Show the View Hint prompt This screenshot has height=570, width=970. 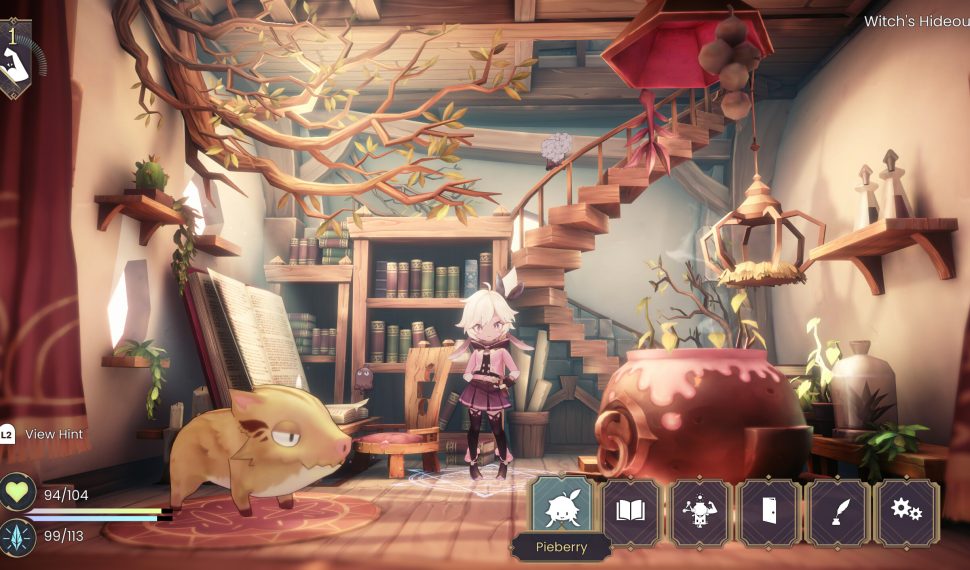[43, 434]
